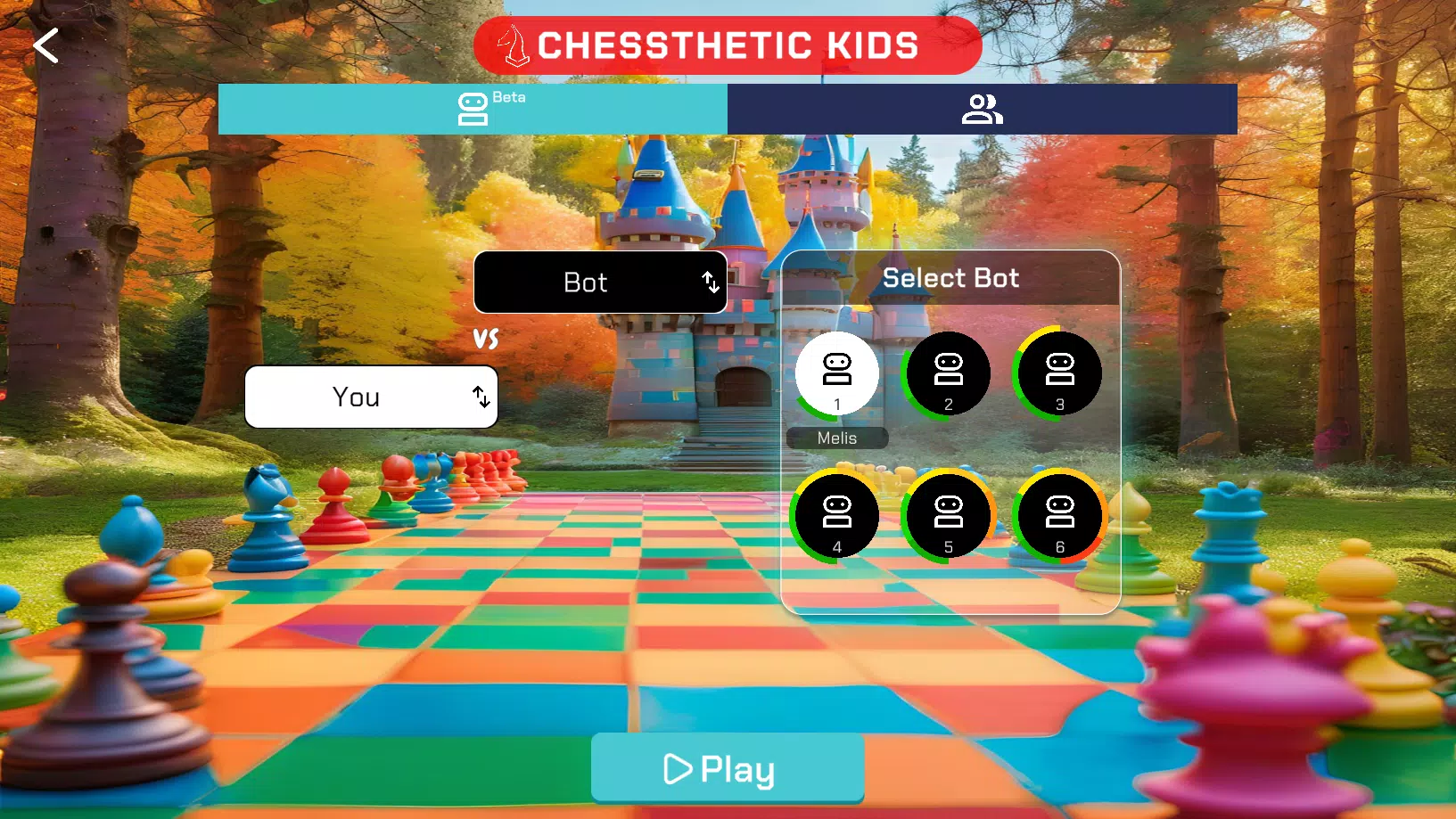Select bot avatar number 1 named Melis
Screen dimensions: 1456x819
[x=836, y=373]
